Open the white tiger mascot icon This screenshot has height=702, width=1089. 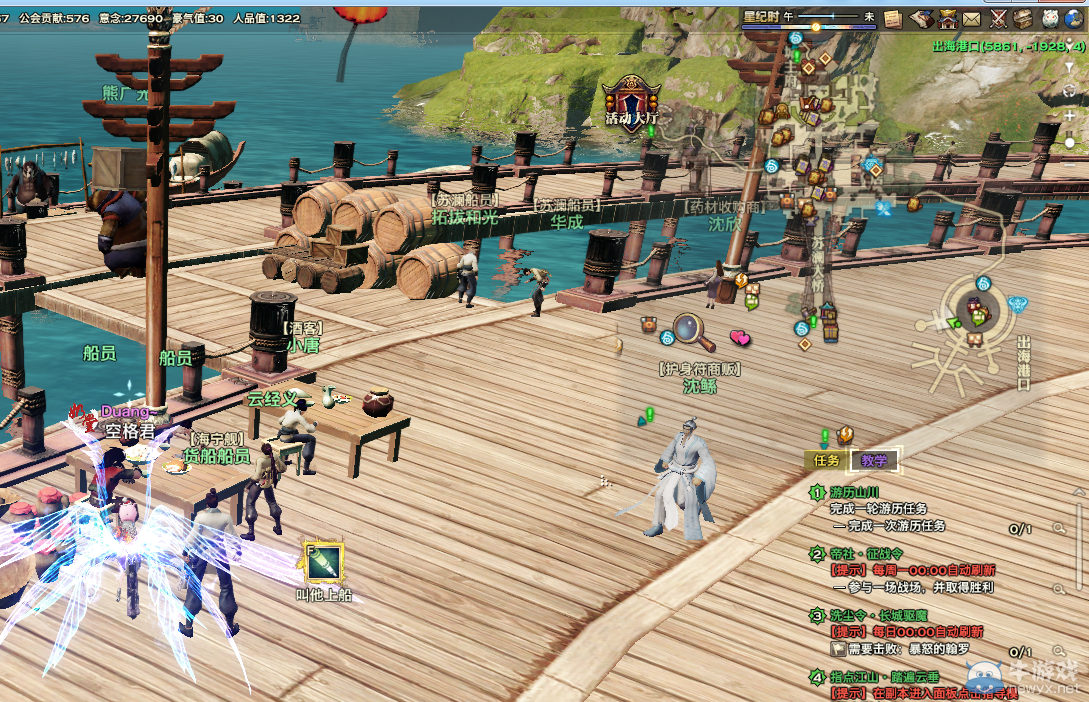pyautogui.click(x=1050, y=19)
